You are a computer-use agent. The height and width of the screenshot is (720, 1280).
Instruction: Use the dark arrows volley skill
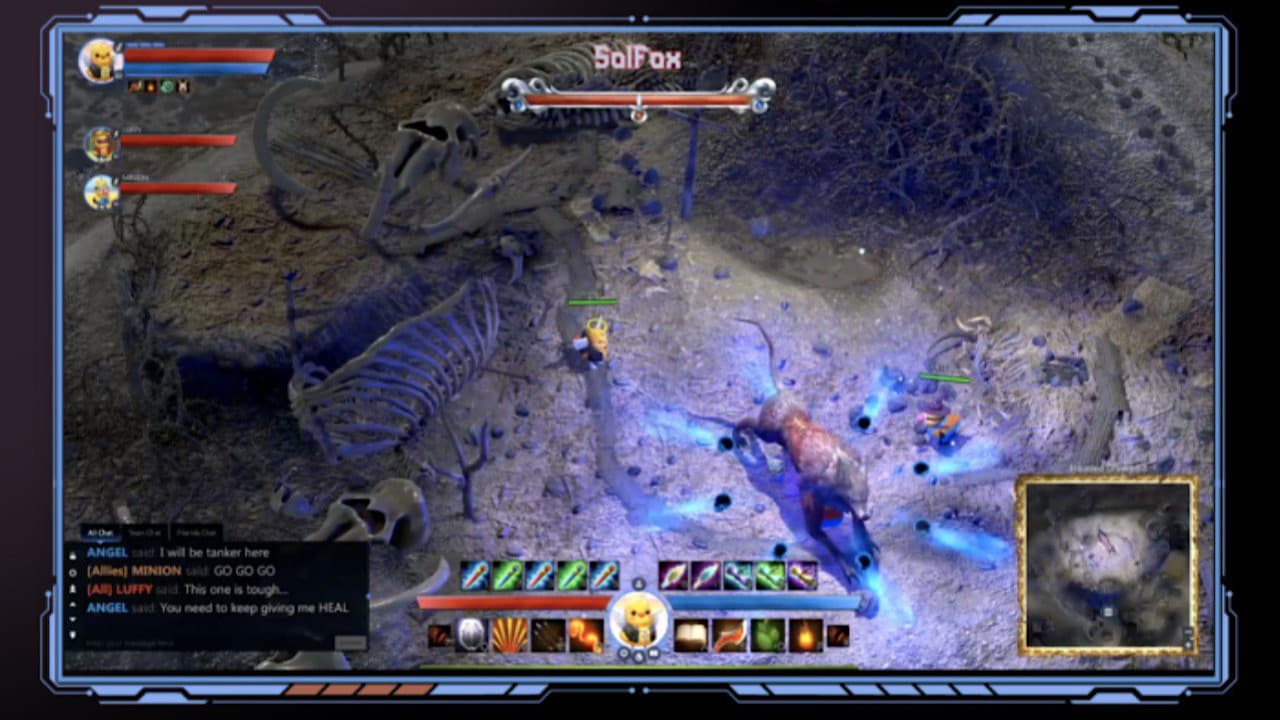tap(547, 635)
